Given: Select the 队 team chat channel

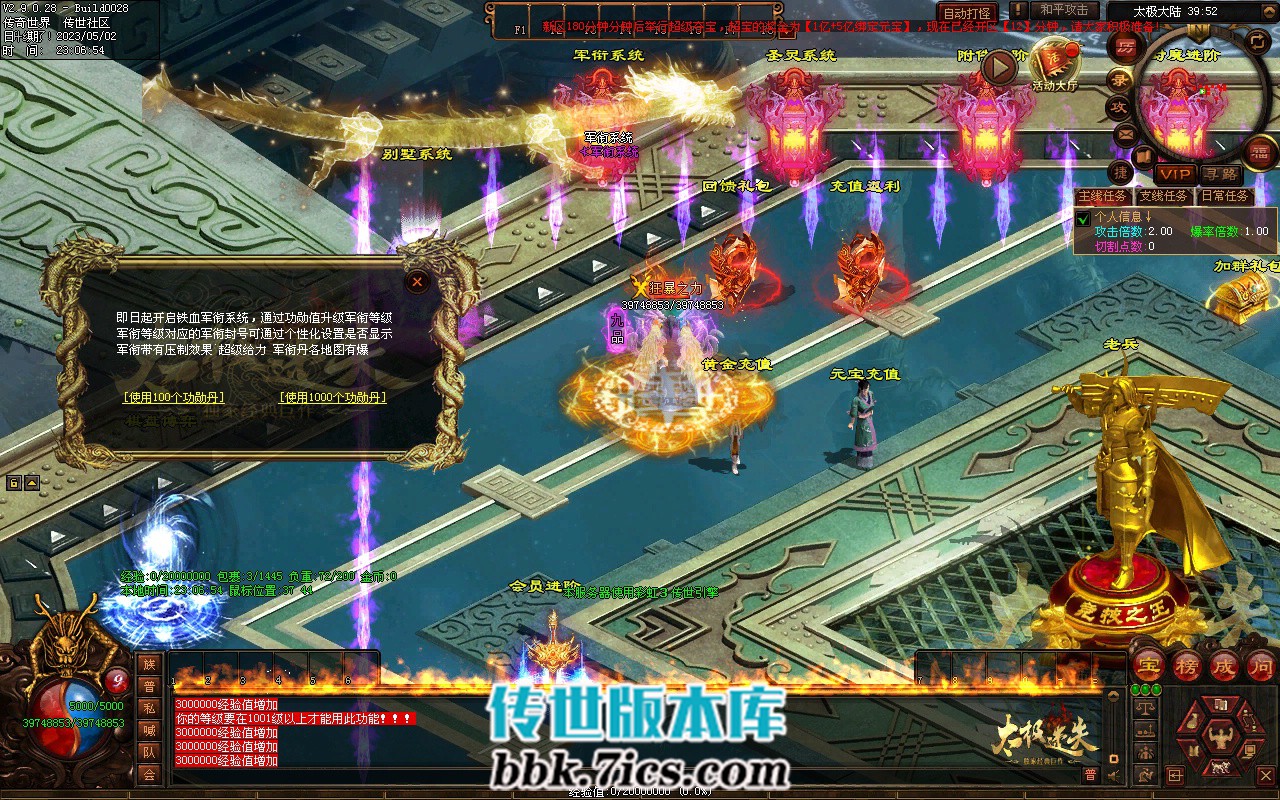Looking at the screenshot, I should pos(149,752).
